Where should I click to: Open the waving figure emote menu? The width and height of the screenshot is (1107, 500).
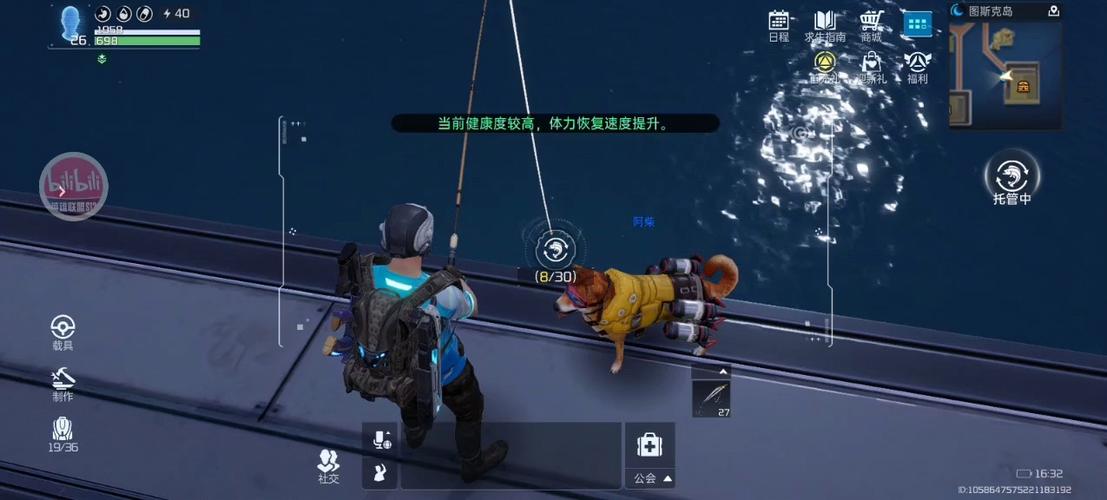point(381,472)
